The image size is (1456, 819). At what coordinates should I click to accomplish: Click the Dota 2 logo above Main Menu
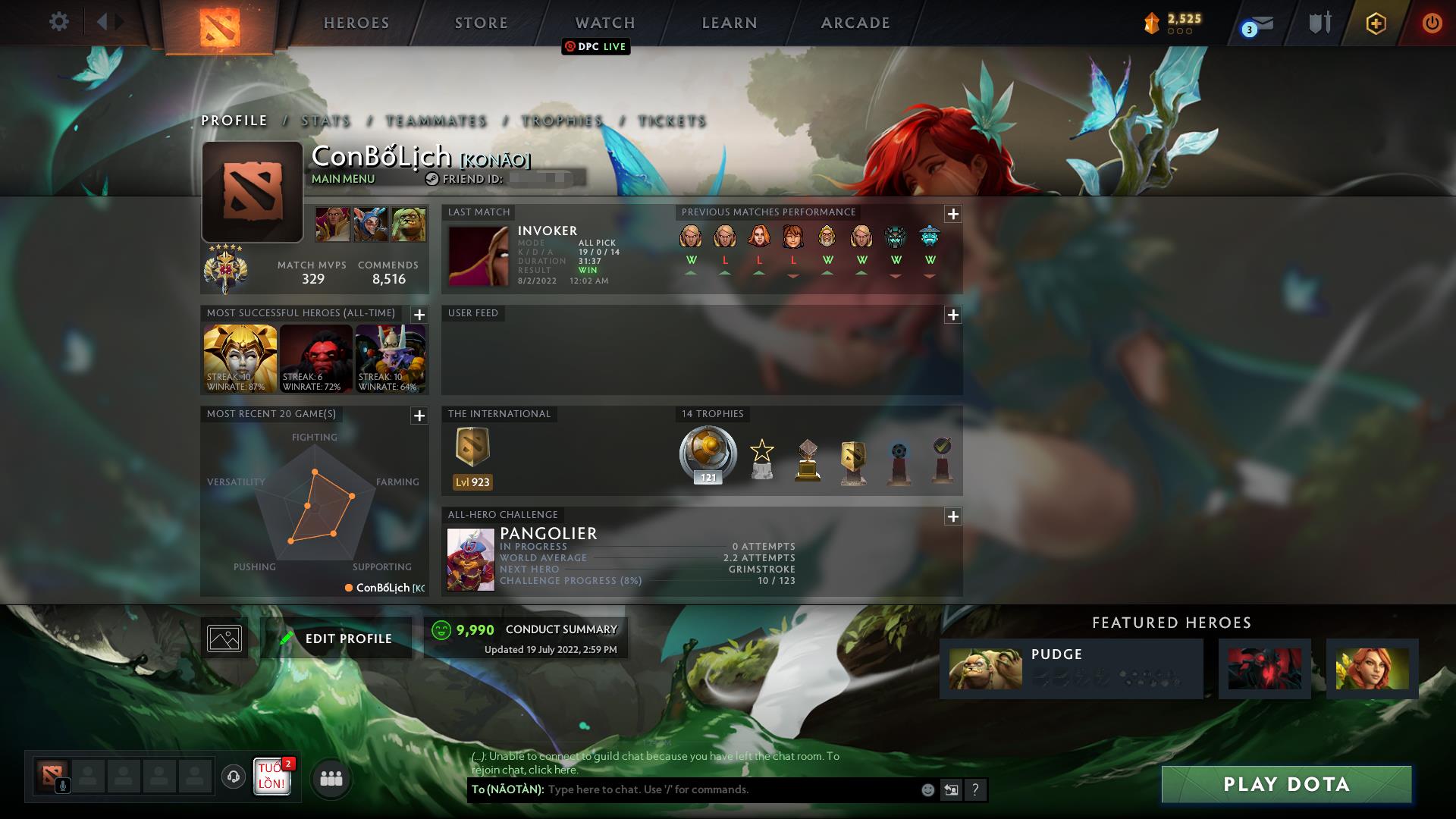coord(220,23)
